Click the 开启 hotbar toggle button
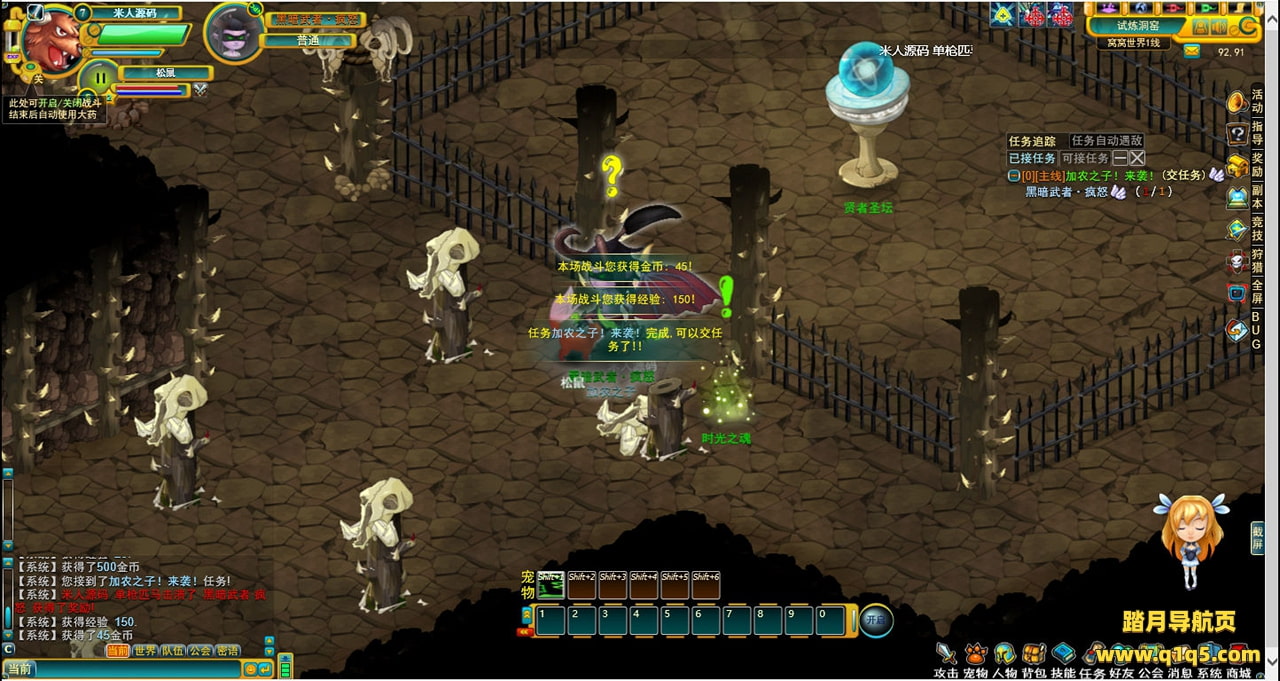Viewport: 1280px width, 681px height. [876, 620]
